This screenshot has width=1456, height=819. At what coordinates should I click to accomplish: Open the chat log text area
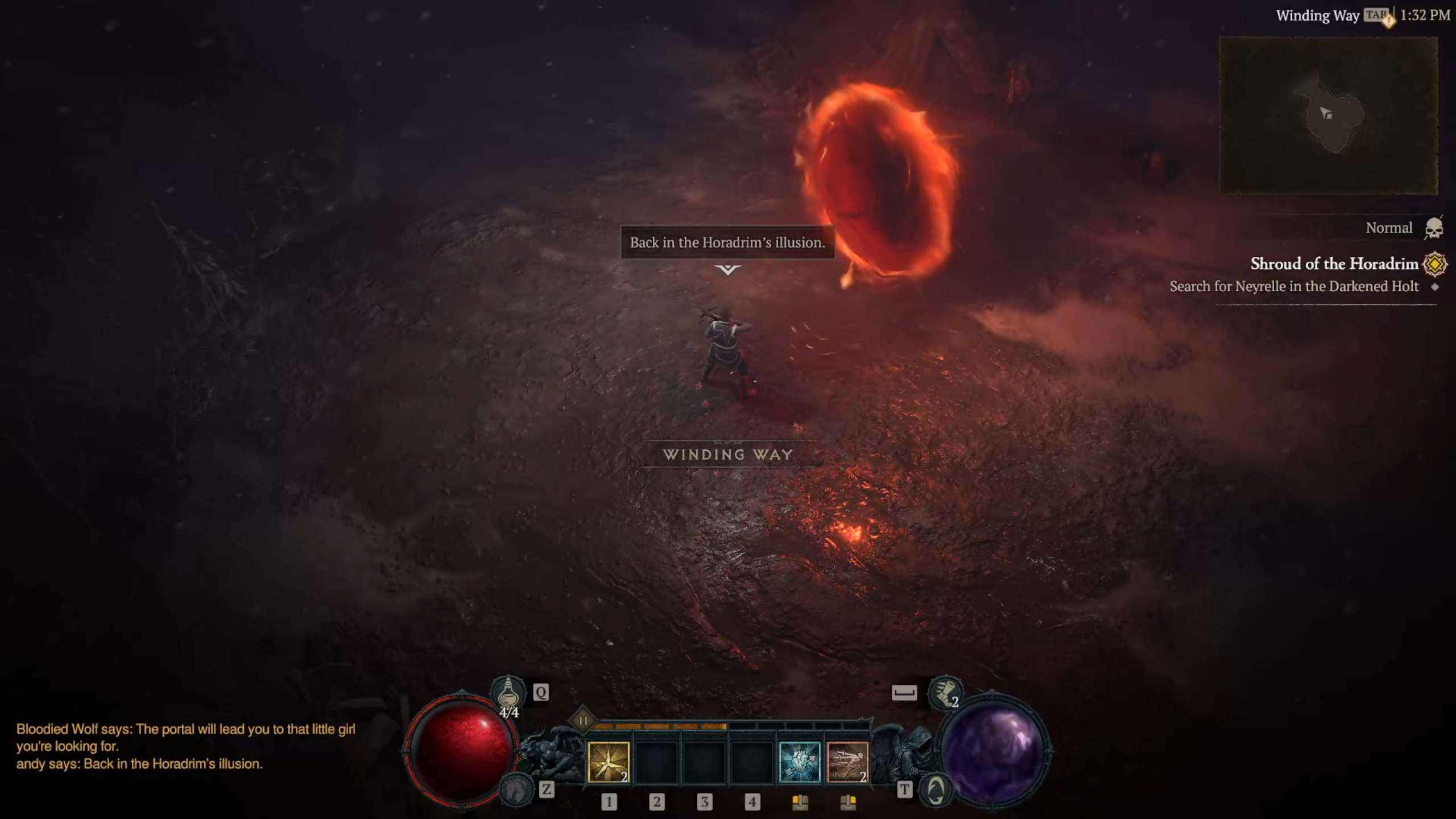pyautogui.click(x=185, y=746)
